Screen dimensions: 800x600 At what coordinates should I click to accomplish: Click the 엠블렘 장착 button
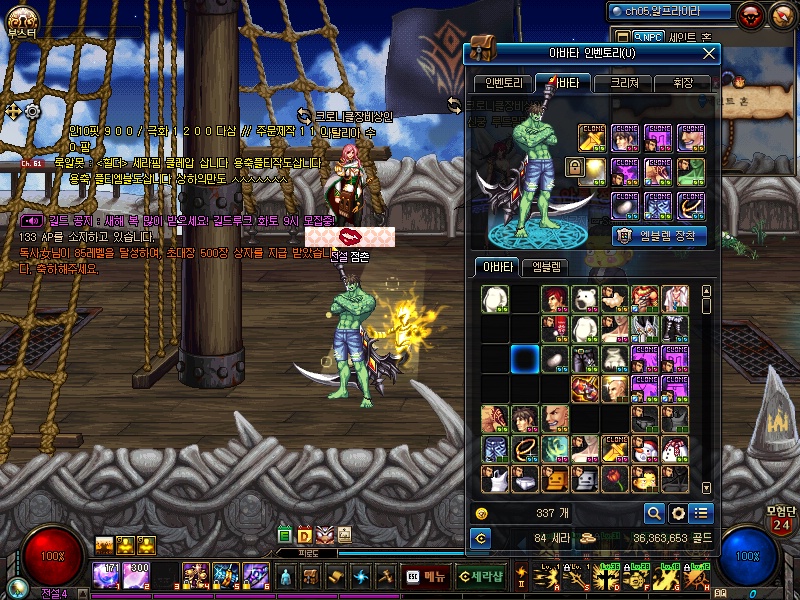tap(659, 236)
